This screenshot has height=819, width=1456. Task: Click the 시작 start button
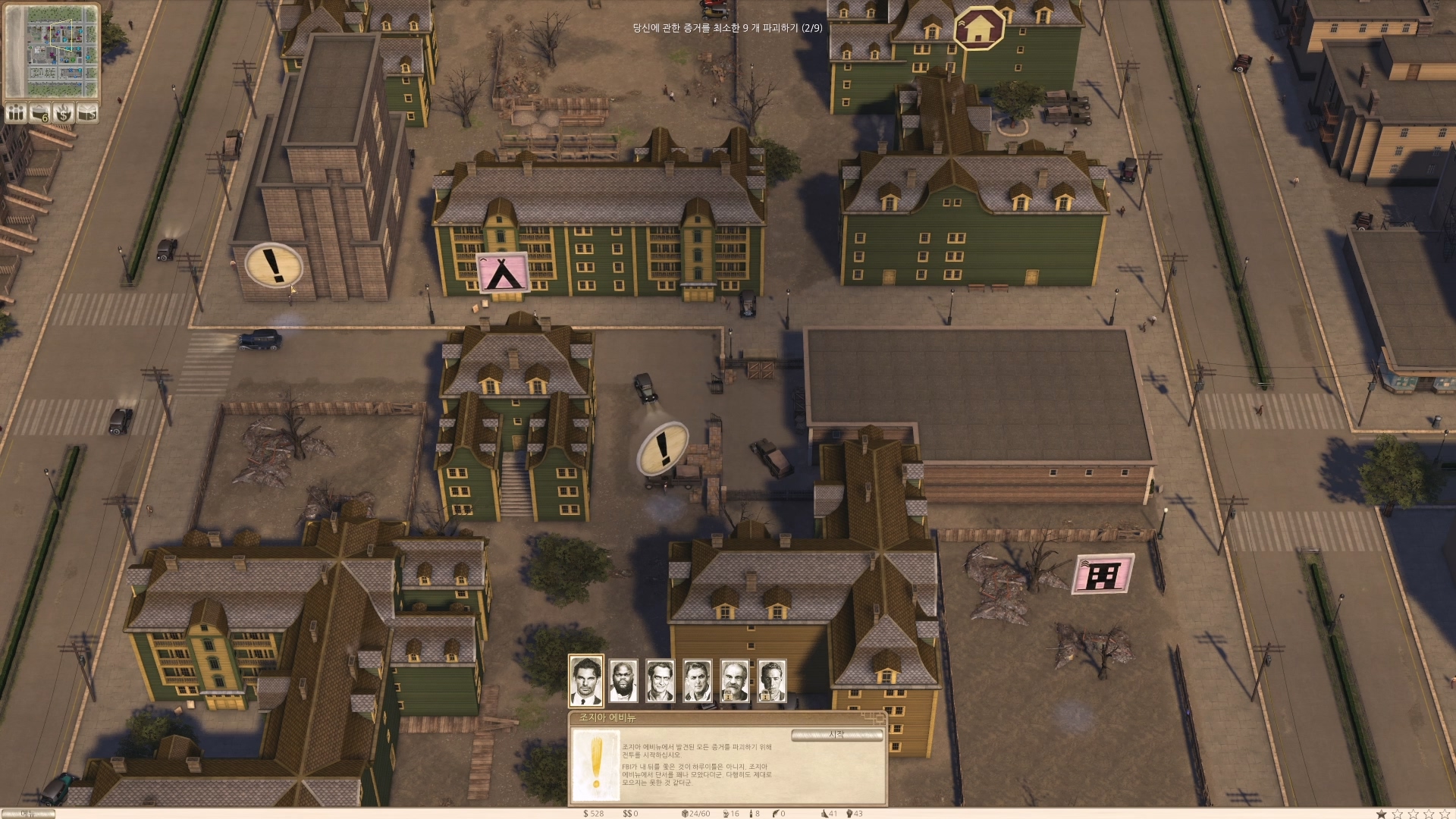(836, 735)
